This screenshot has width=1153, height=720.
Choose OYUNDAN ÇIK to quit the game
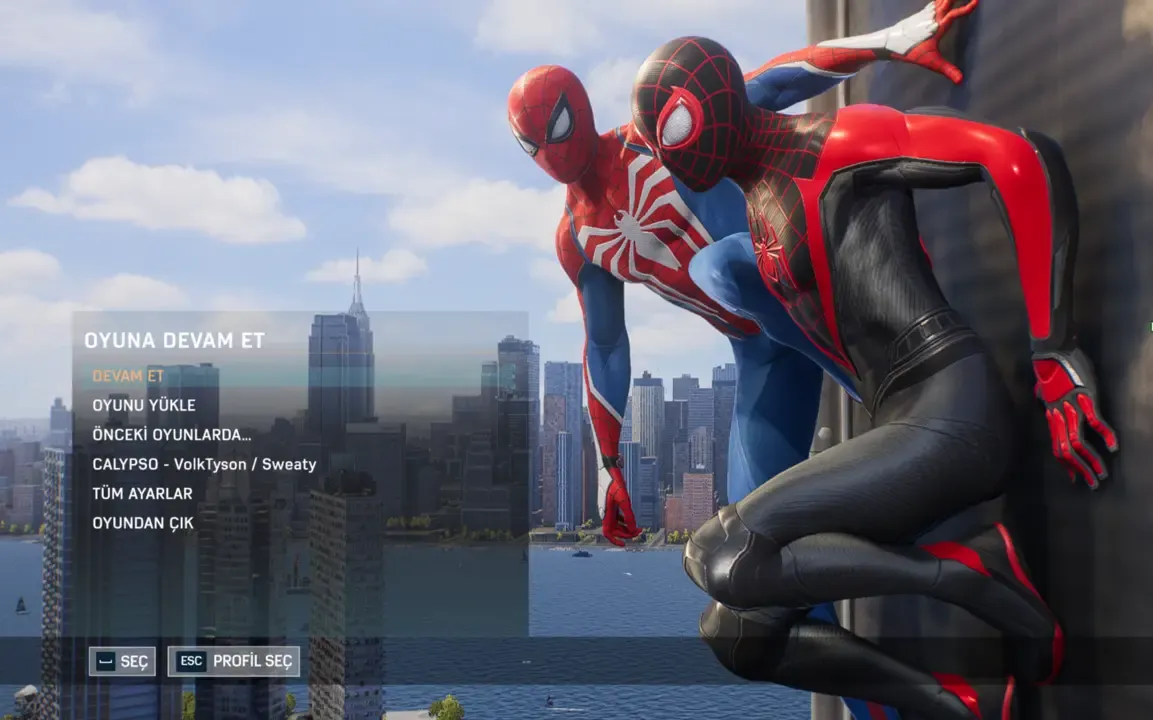pos(143,522)
